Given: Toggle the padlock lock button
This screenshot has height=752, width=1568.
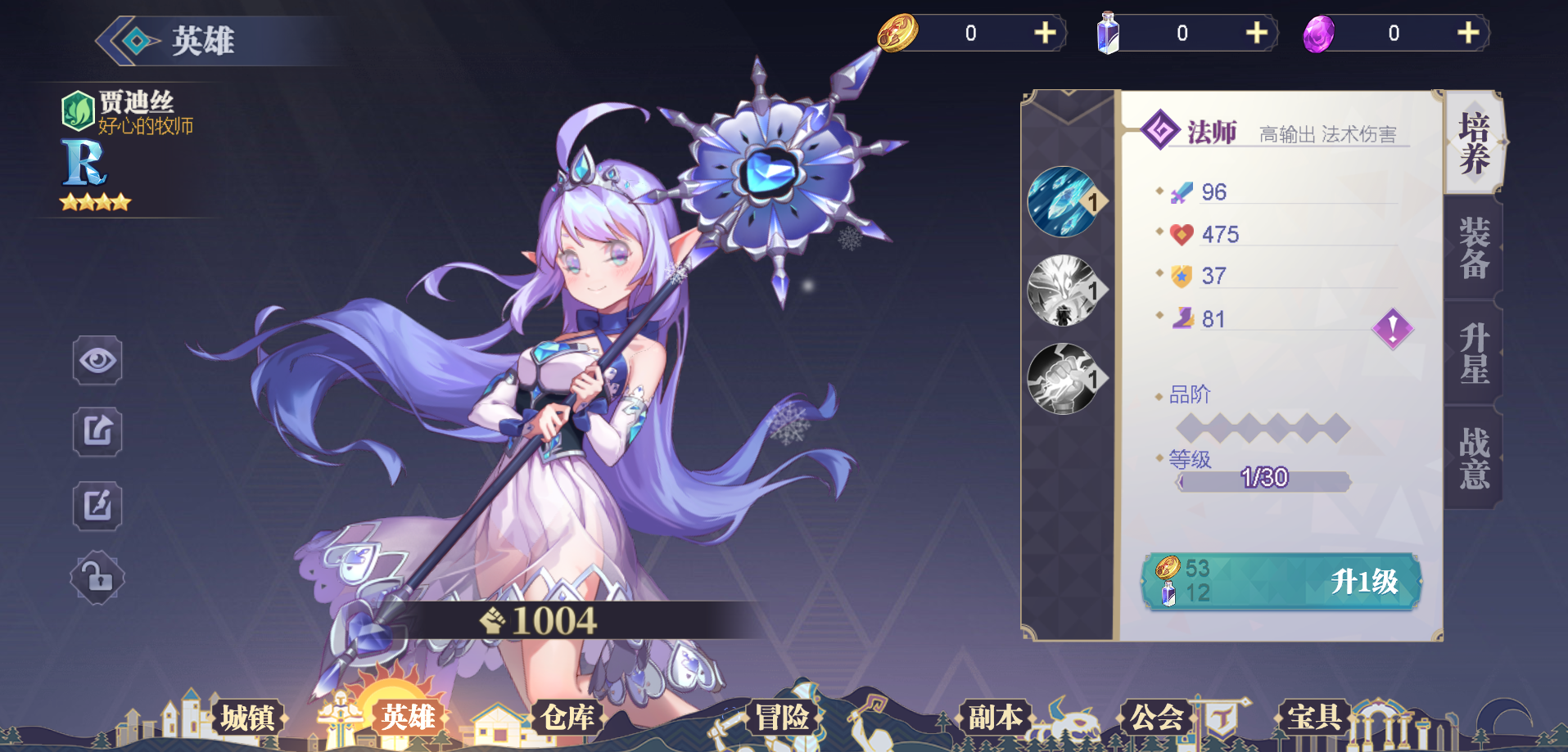Looking at the screenshot, I should click(97, 579).
